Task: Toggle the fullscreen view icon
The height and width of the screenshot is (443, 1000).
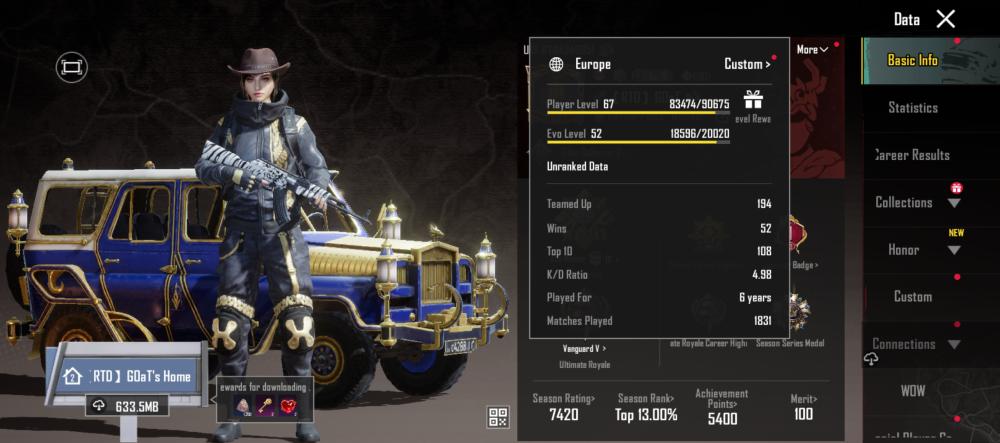Action: 71,67
